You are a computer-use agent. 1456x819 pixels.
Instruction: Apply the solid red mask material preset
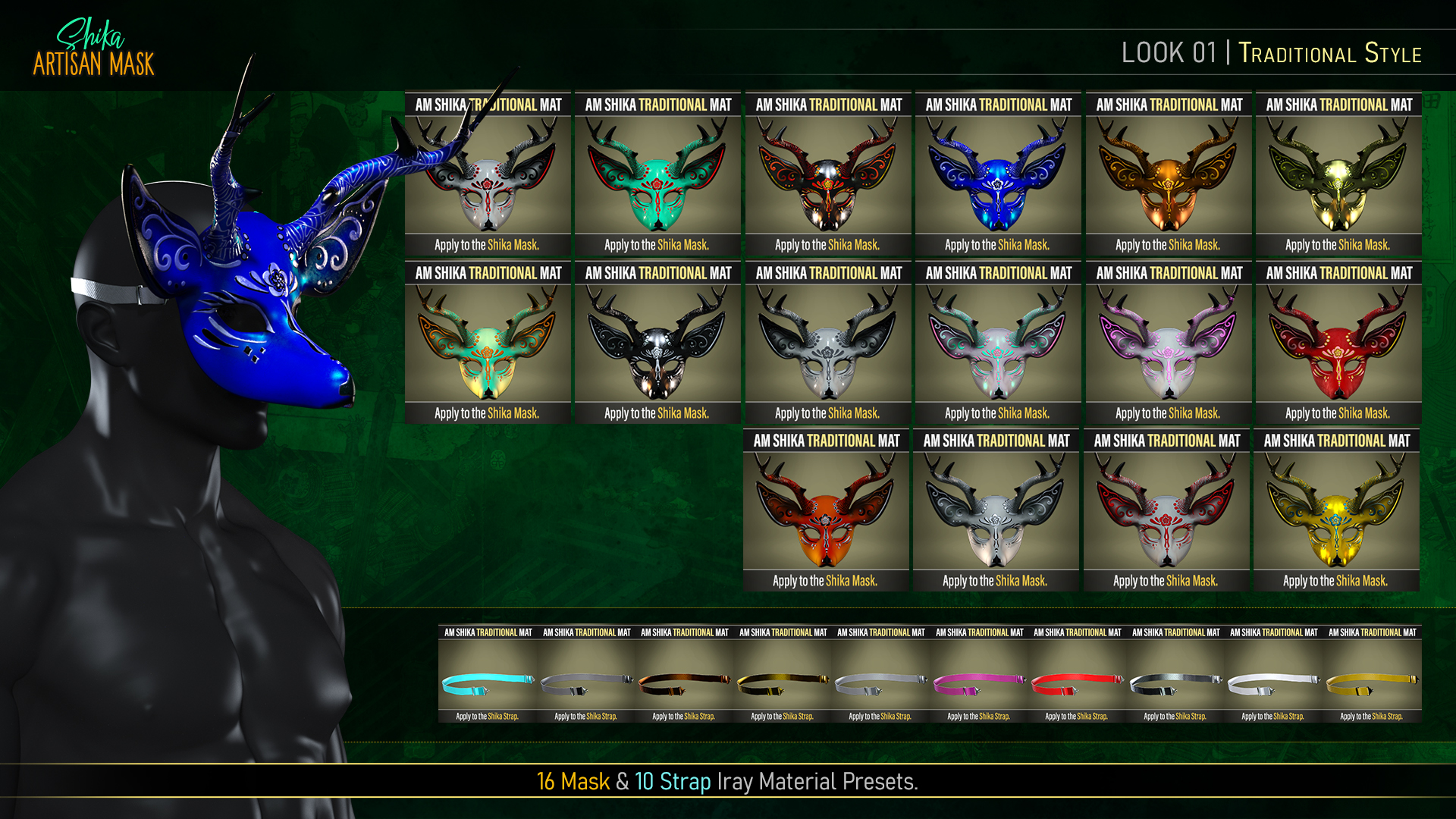pos(1338,344)
